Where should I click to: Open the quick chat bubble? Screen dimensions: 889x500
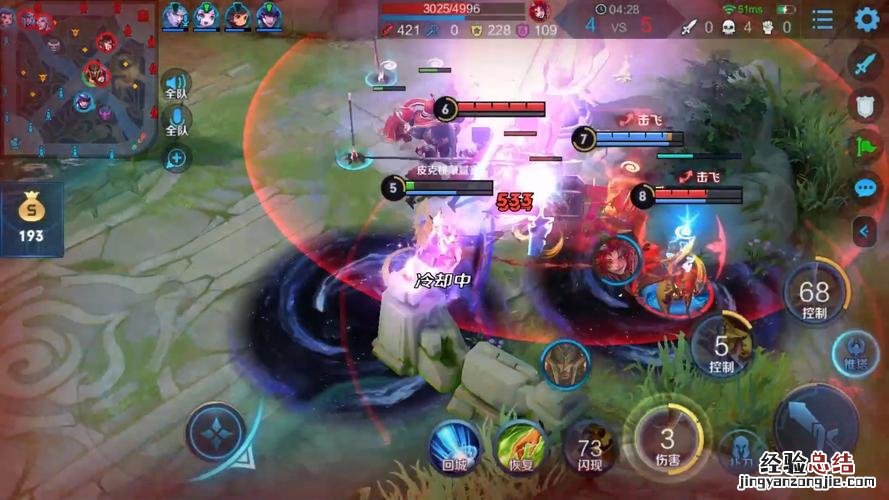click(x=864, y=188)
